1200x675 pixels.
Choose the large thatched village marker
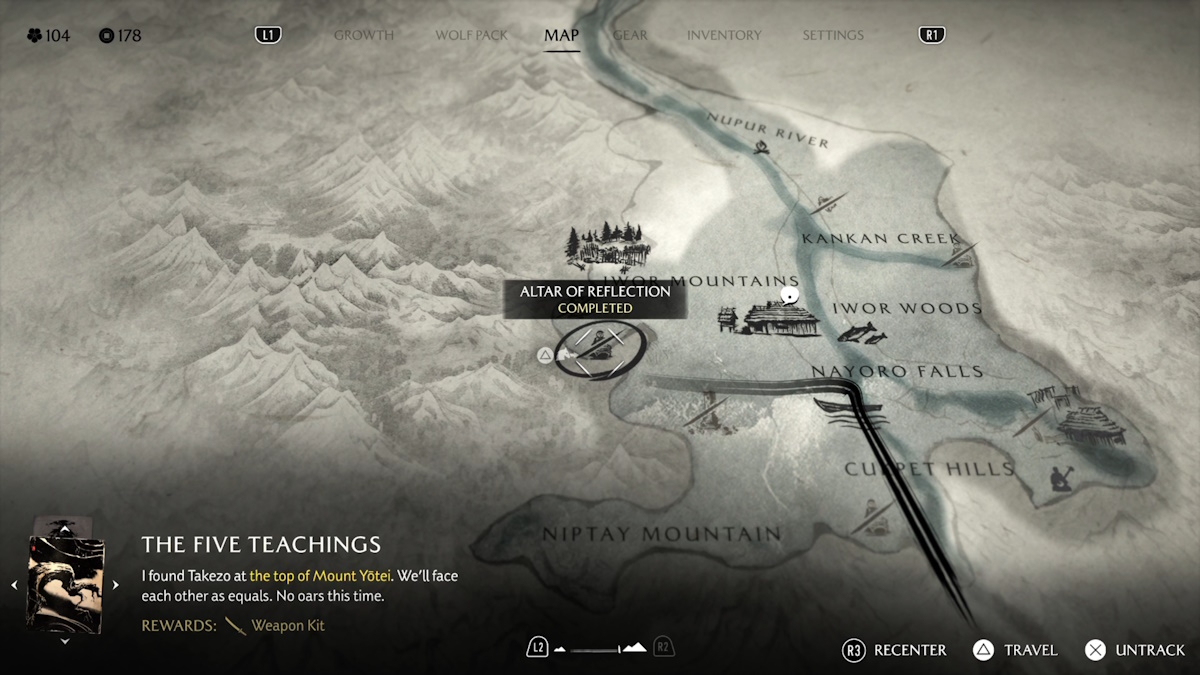[x=1088, y=423]
